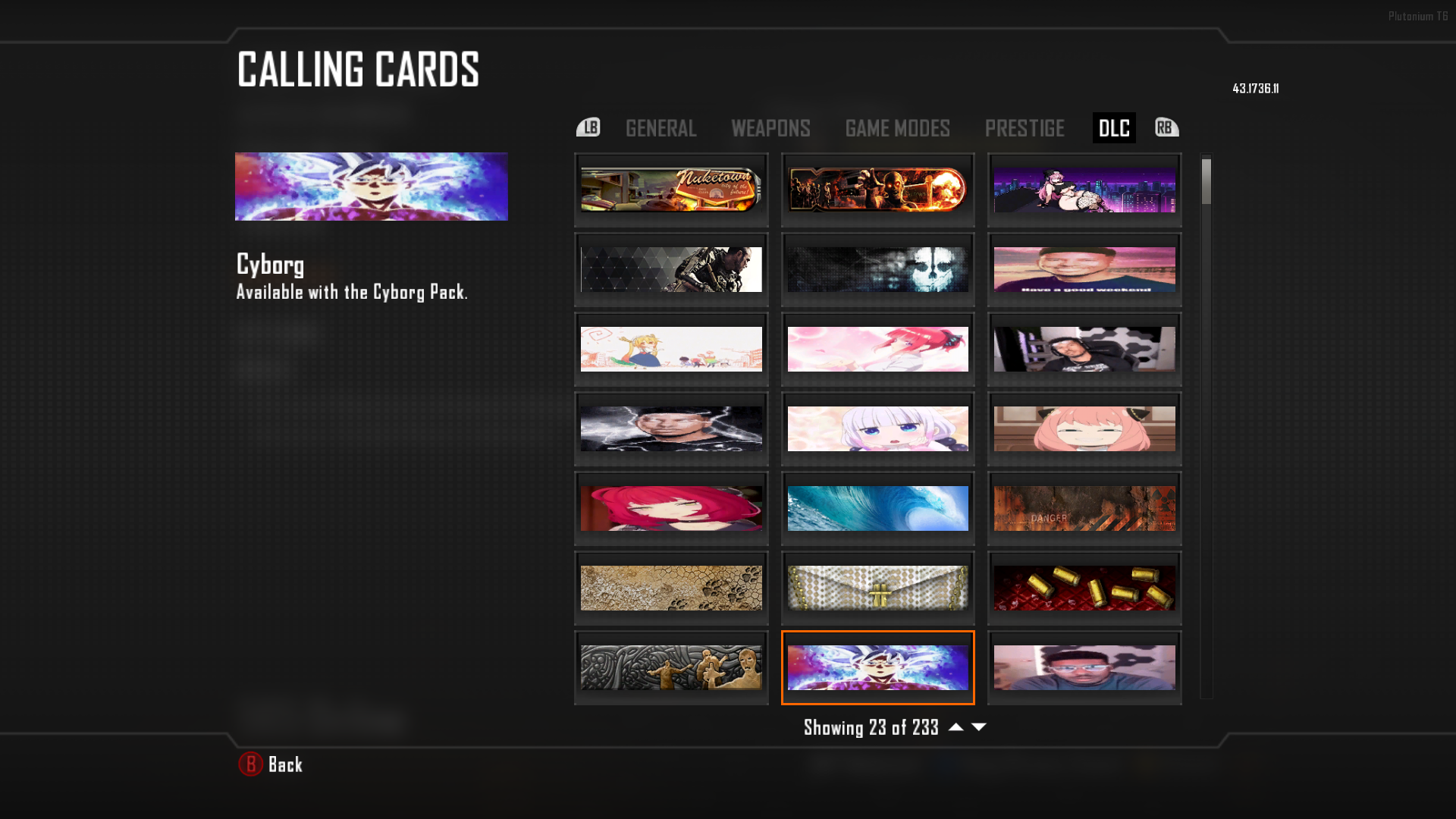
Task: Choose the stone-carved zombies calling card
Action: [x=671, y=667]
